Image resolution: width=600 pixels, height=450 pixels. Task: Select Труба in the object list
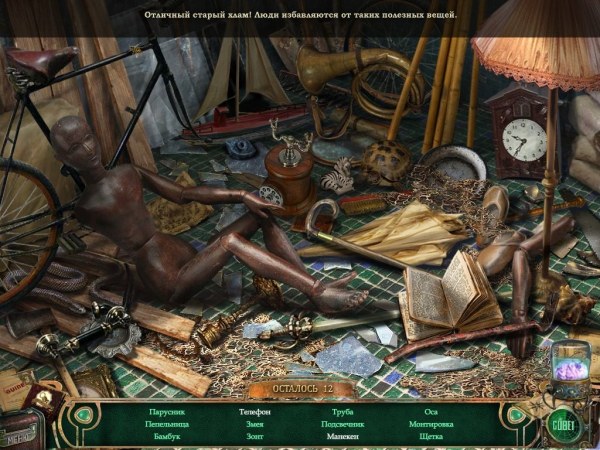click(x=343, y=411)
